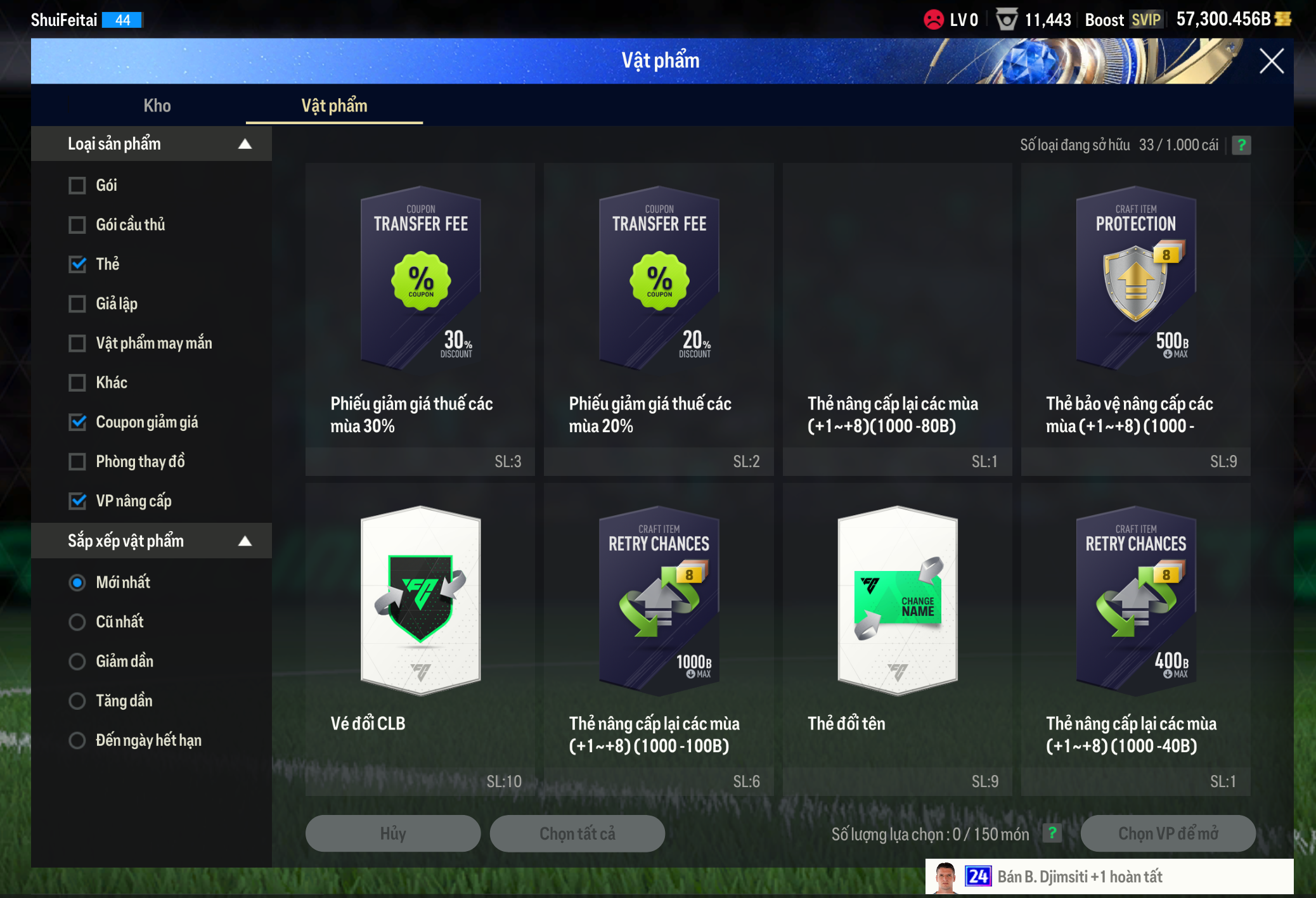Sort items by Cũ nhất
Screen dimensions: 1316x898
[77, 622]
